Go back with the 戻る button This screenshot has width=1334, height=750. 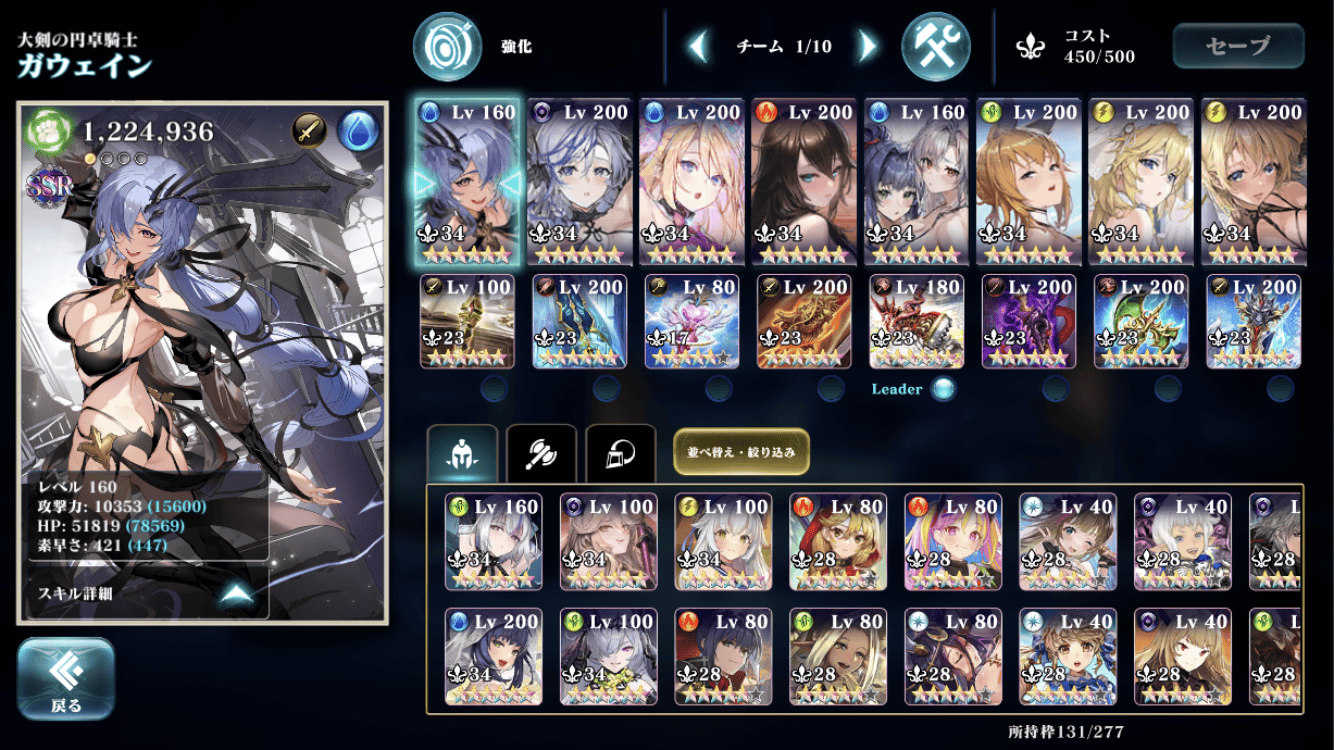[66, 679]
